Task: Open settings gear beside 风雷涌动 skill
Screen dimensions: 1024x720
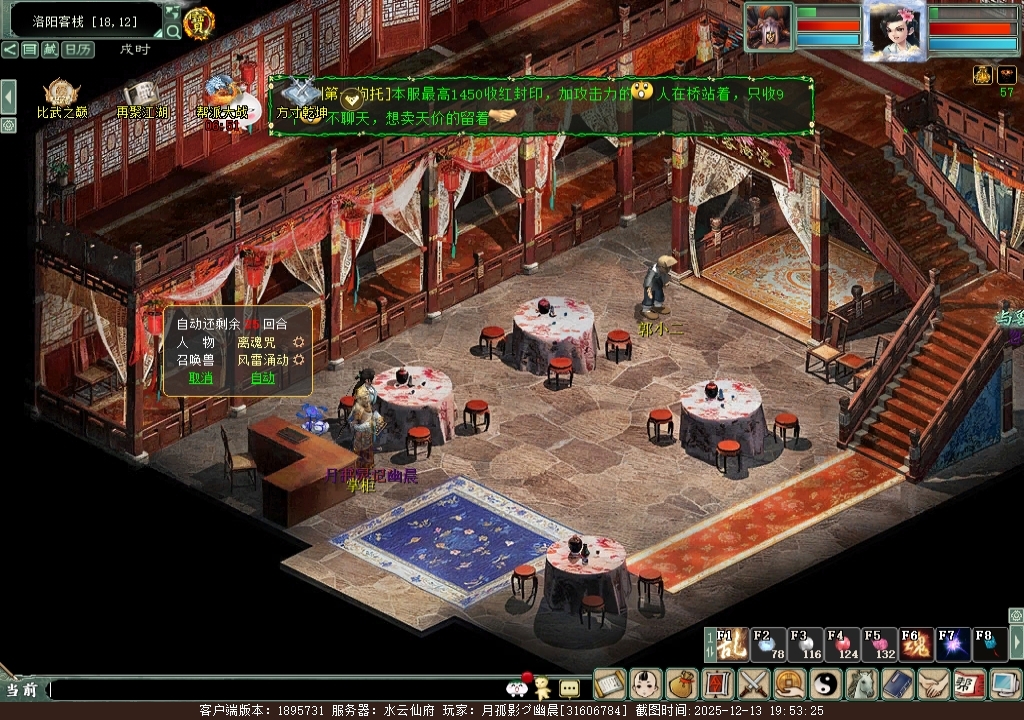Action: click(x=298, y=360)
